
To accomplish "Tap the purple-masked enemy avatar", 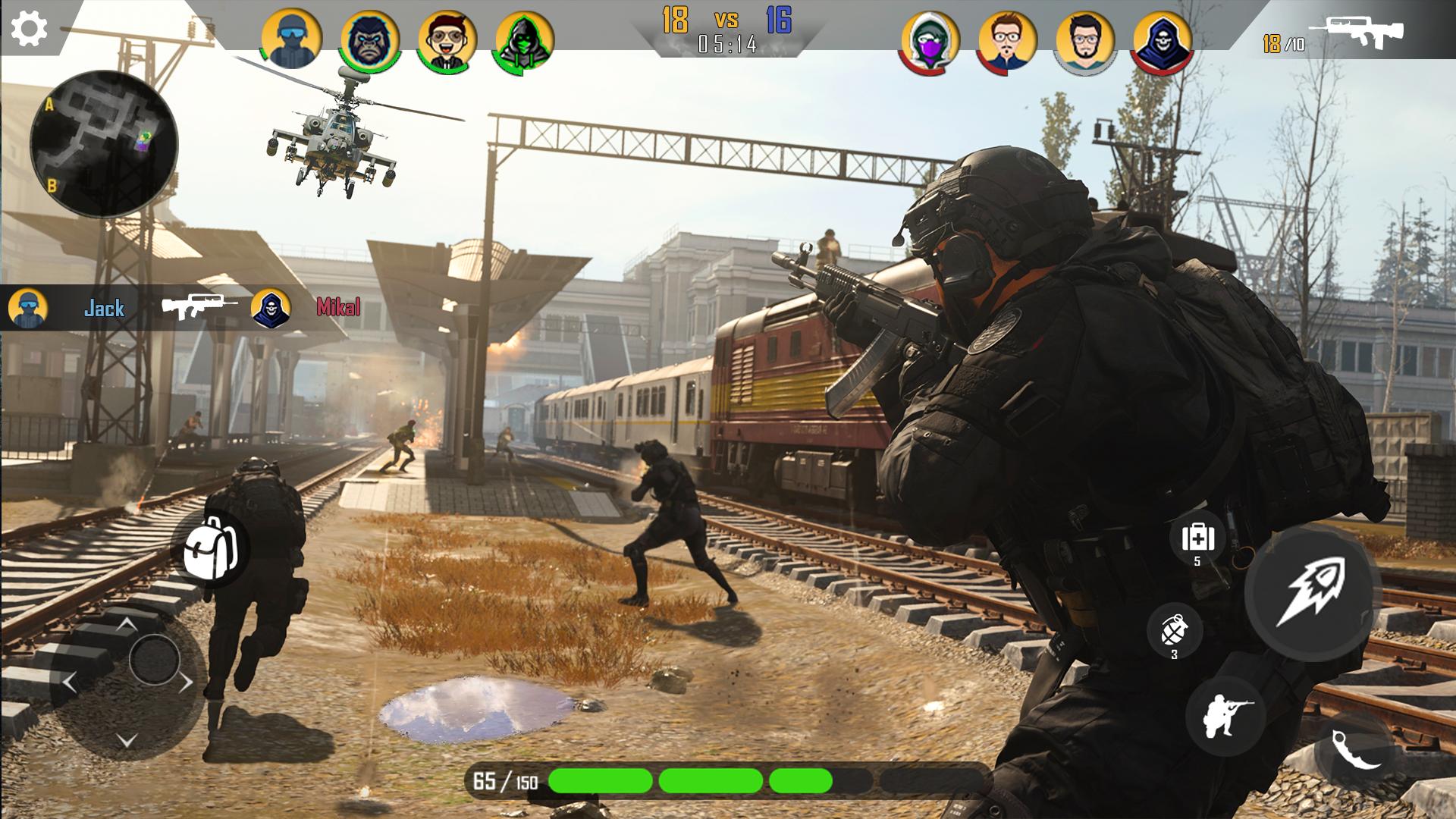I will [930, 42].
